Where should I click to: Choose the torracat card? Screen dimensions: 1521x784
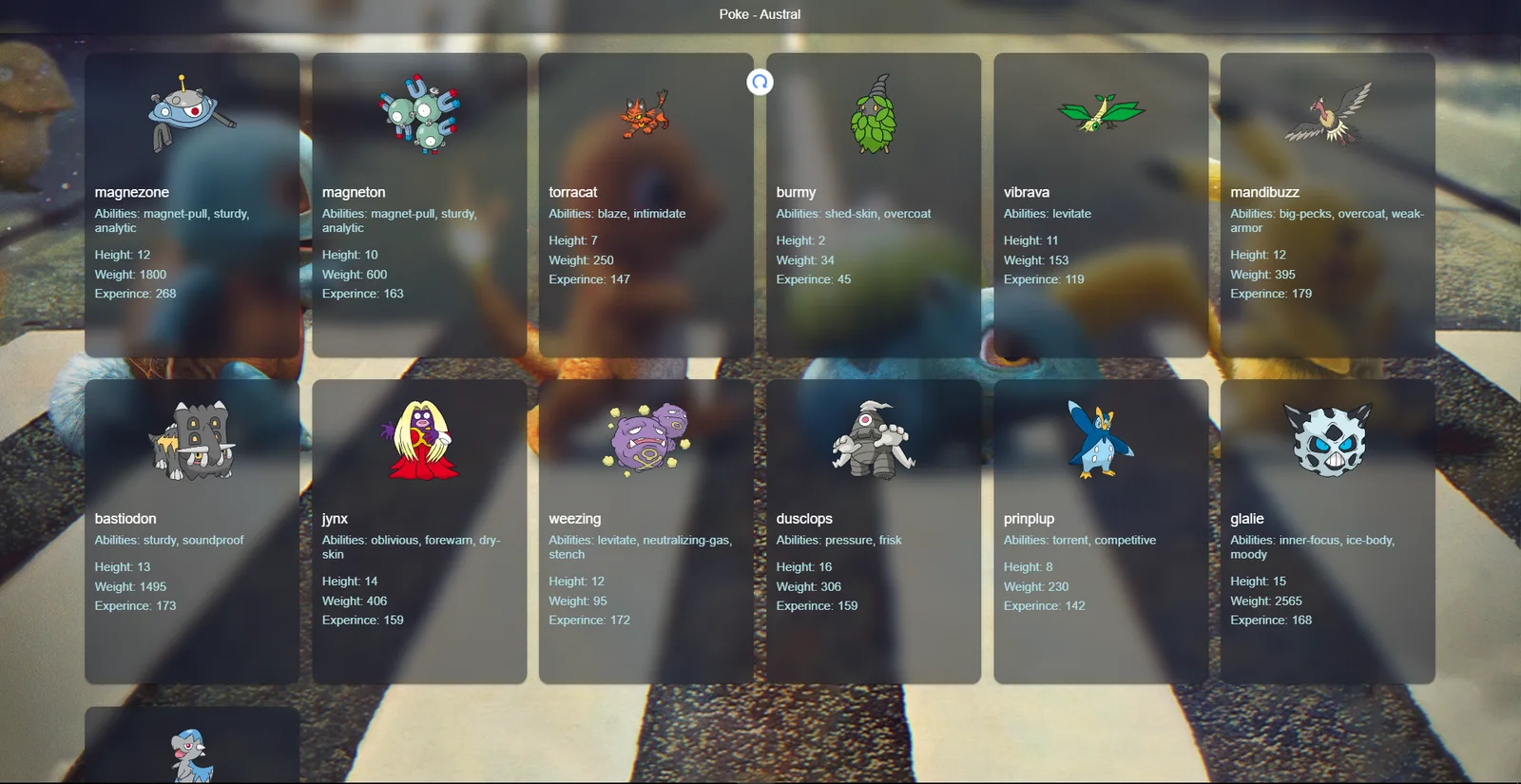(x=645, y=205)
